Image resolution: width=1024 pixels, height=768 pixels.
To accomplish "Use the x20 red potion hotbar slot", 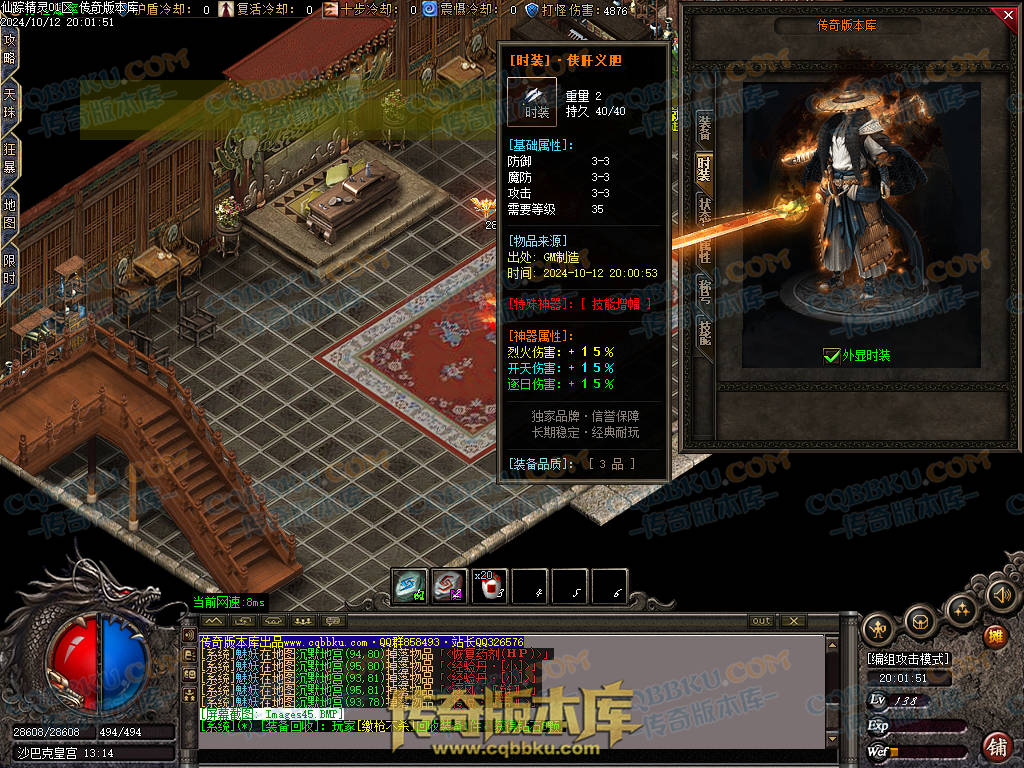I will [490, 587].
